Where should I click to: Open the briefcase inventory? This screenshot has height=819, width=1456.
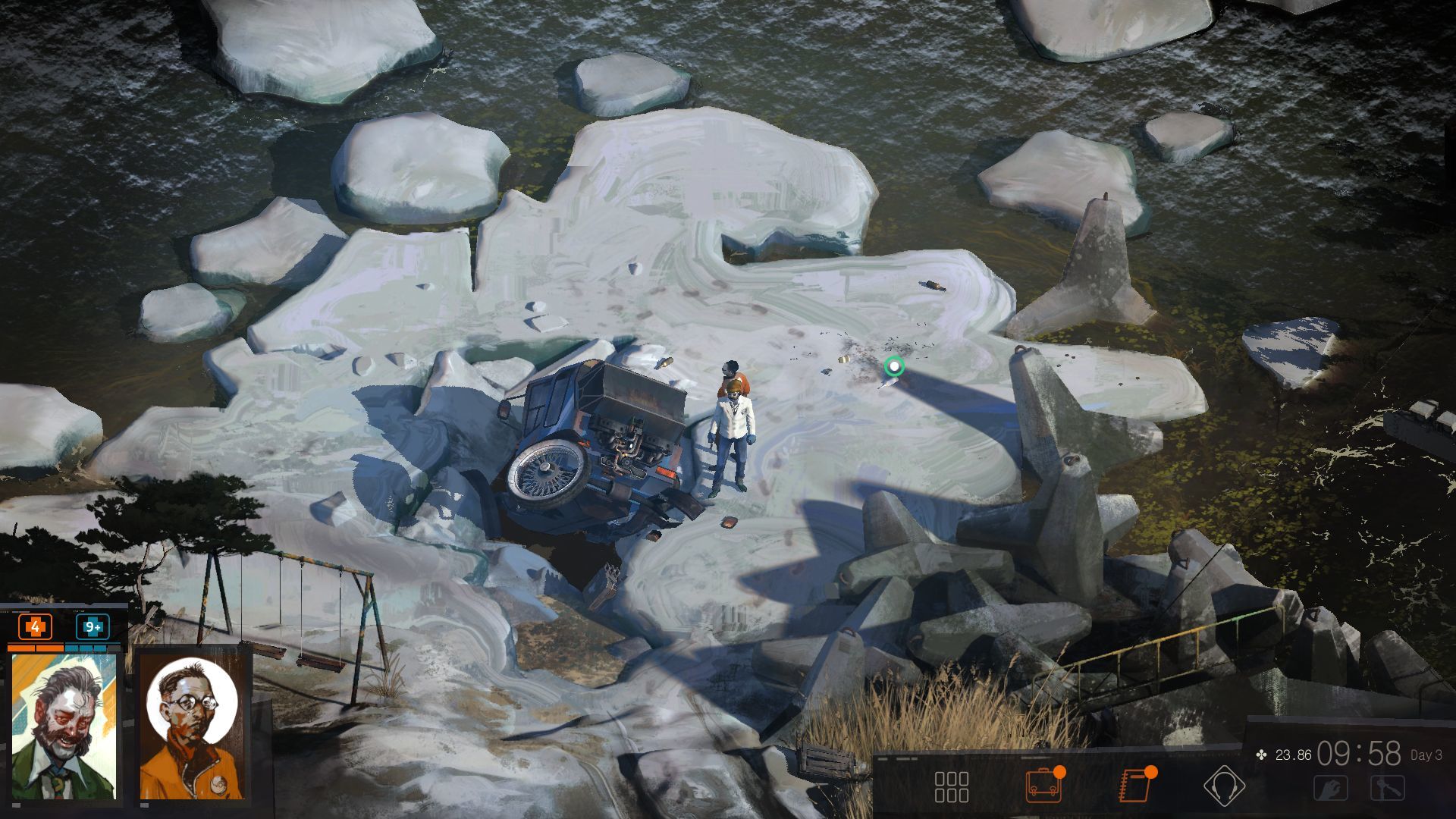[1043, 786]
